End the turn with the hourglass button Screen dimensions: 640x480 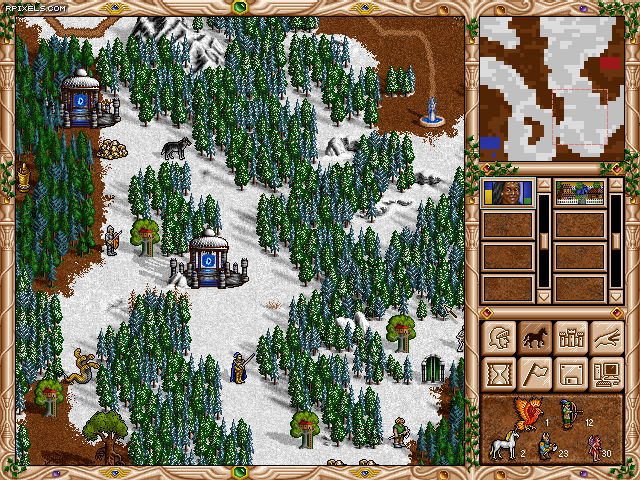point(498,374)
